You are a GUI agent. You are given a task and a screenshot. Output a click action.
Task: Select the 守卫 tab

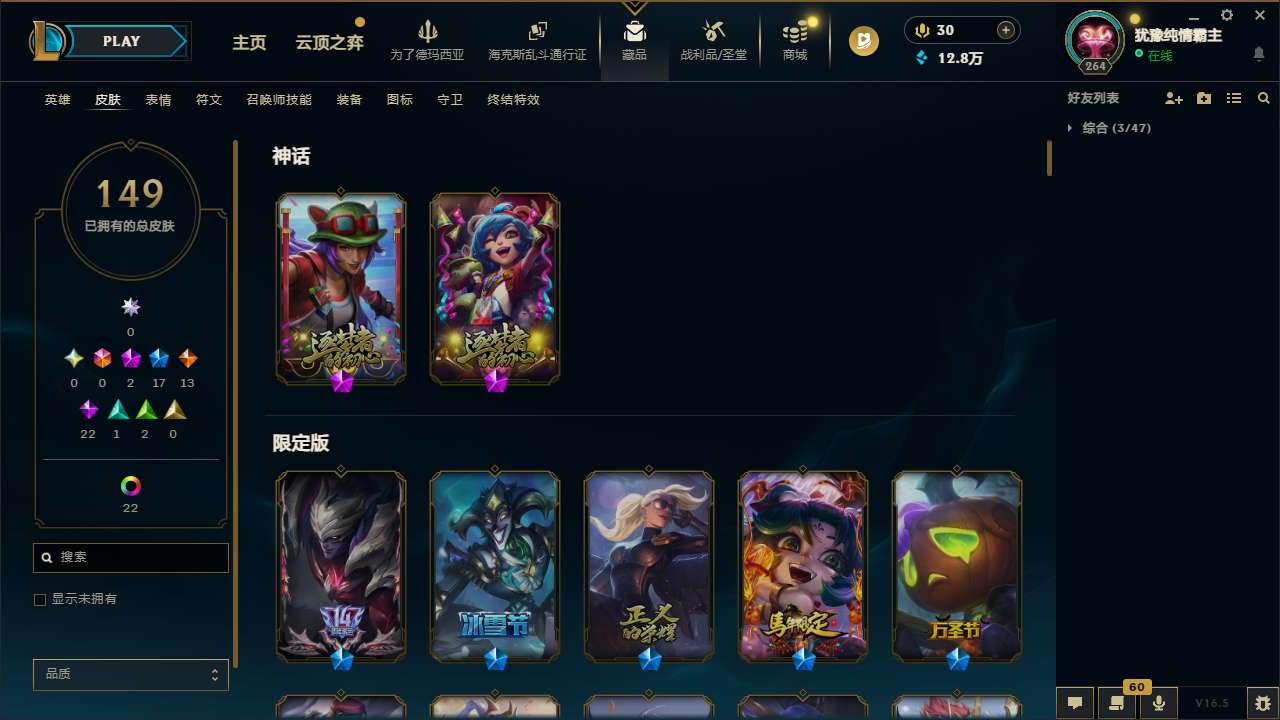click(449, 100)
